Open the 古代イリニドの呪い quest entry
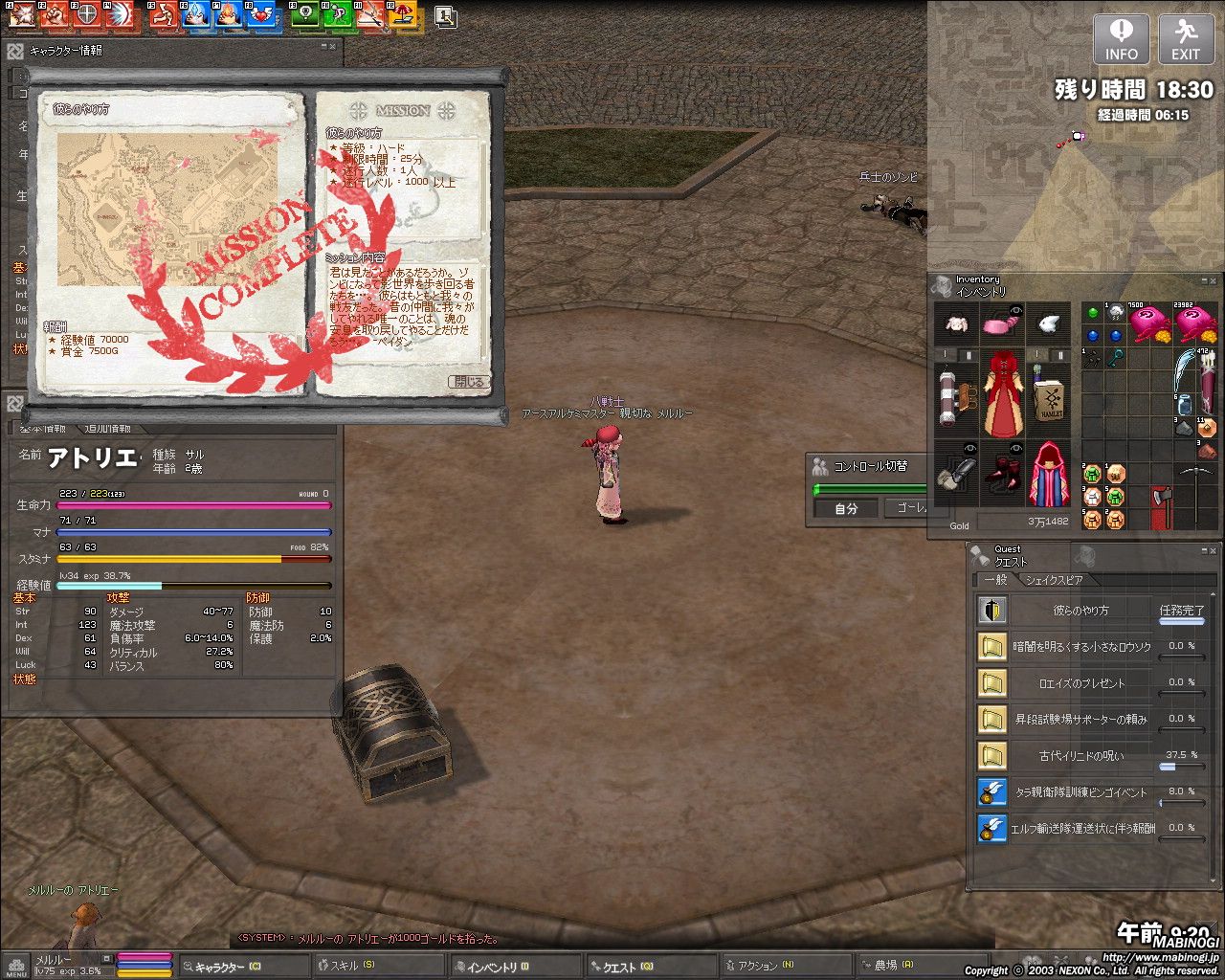This screenshot has width=1225, height=980. tap(1081, 756)
